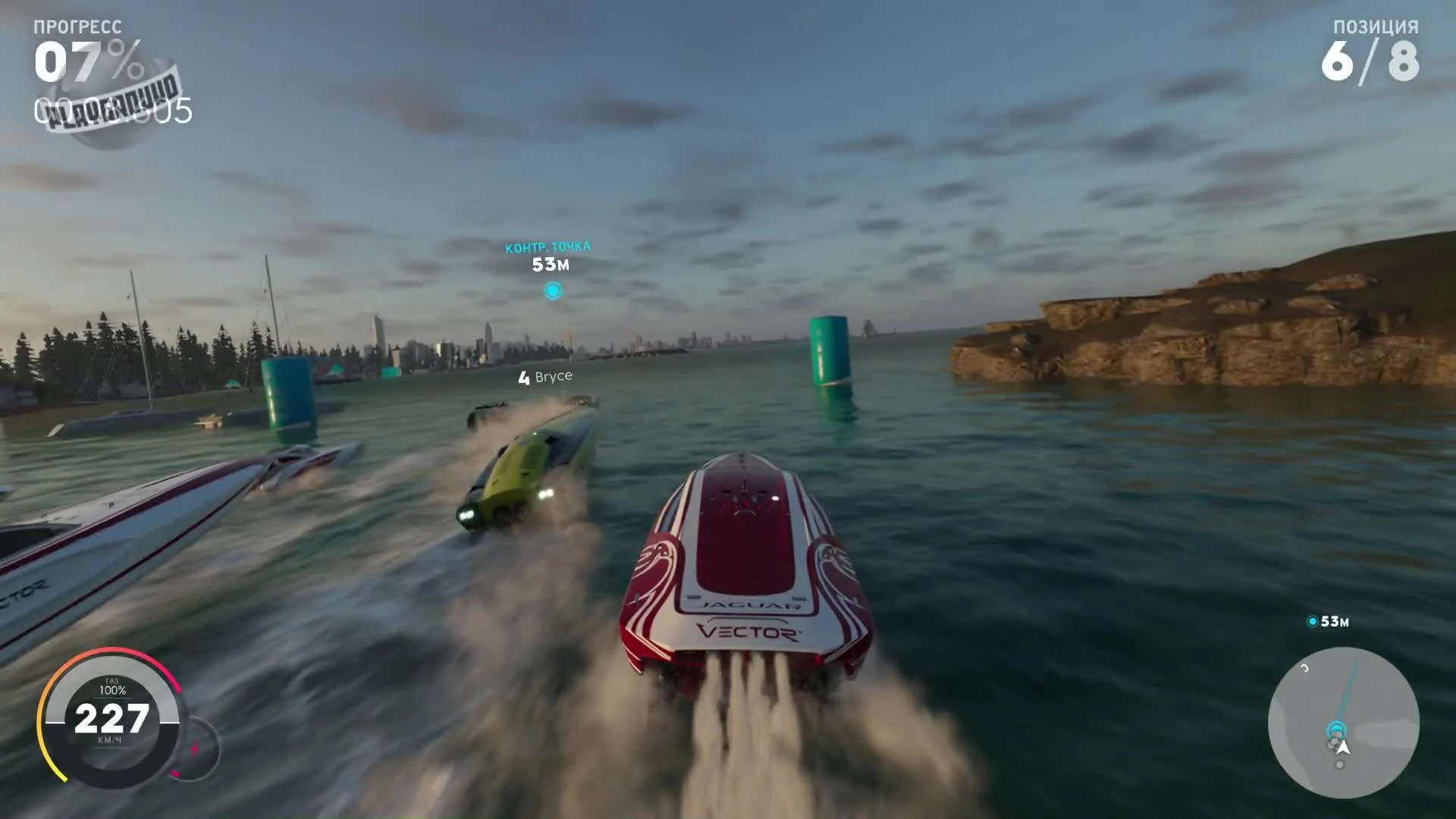Click the race timer under the progress percentage
1456x819 pixels.
(114, 110)
